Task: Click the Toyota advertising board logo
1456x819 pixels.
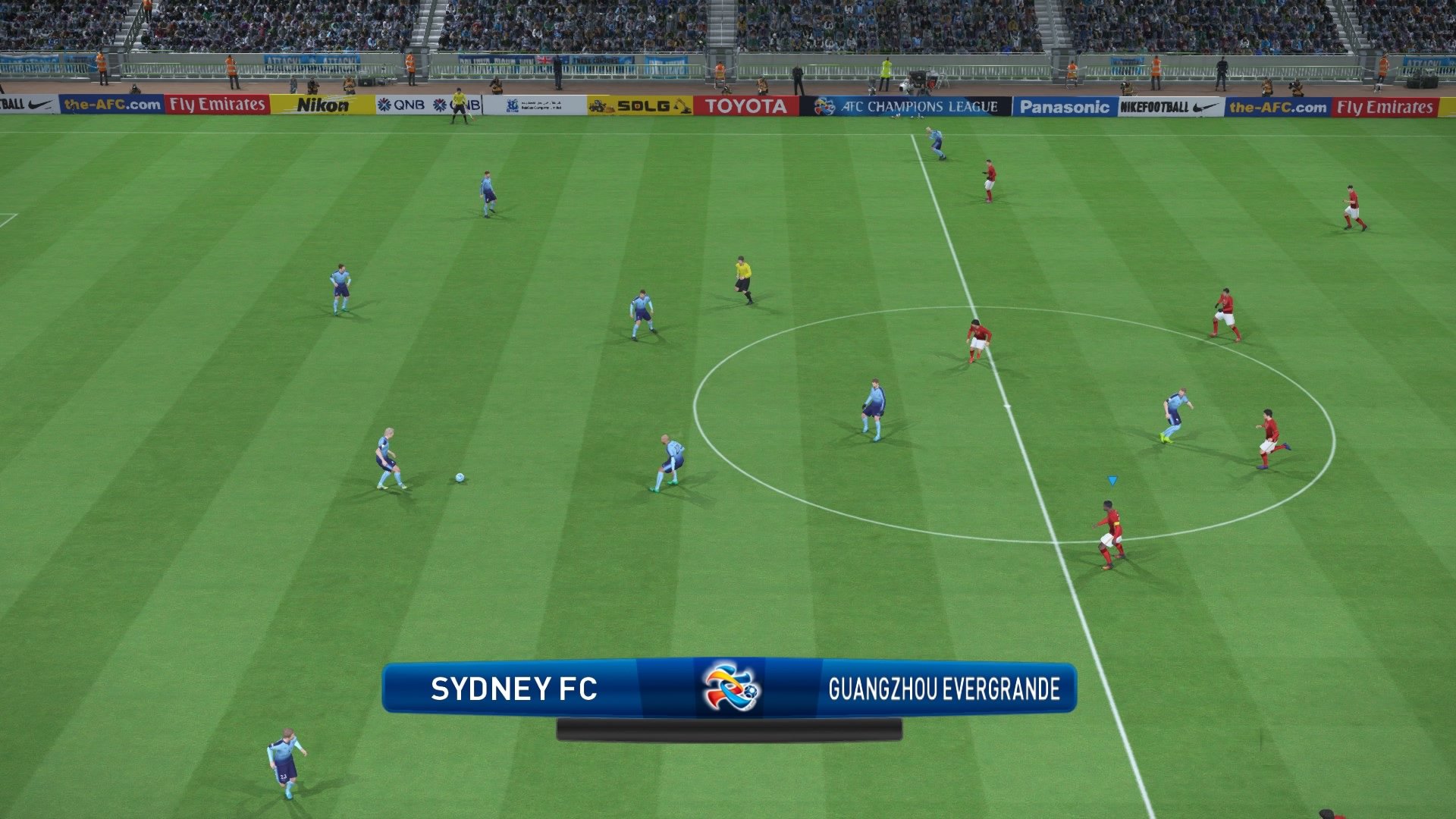Action: 745,106
